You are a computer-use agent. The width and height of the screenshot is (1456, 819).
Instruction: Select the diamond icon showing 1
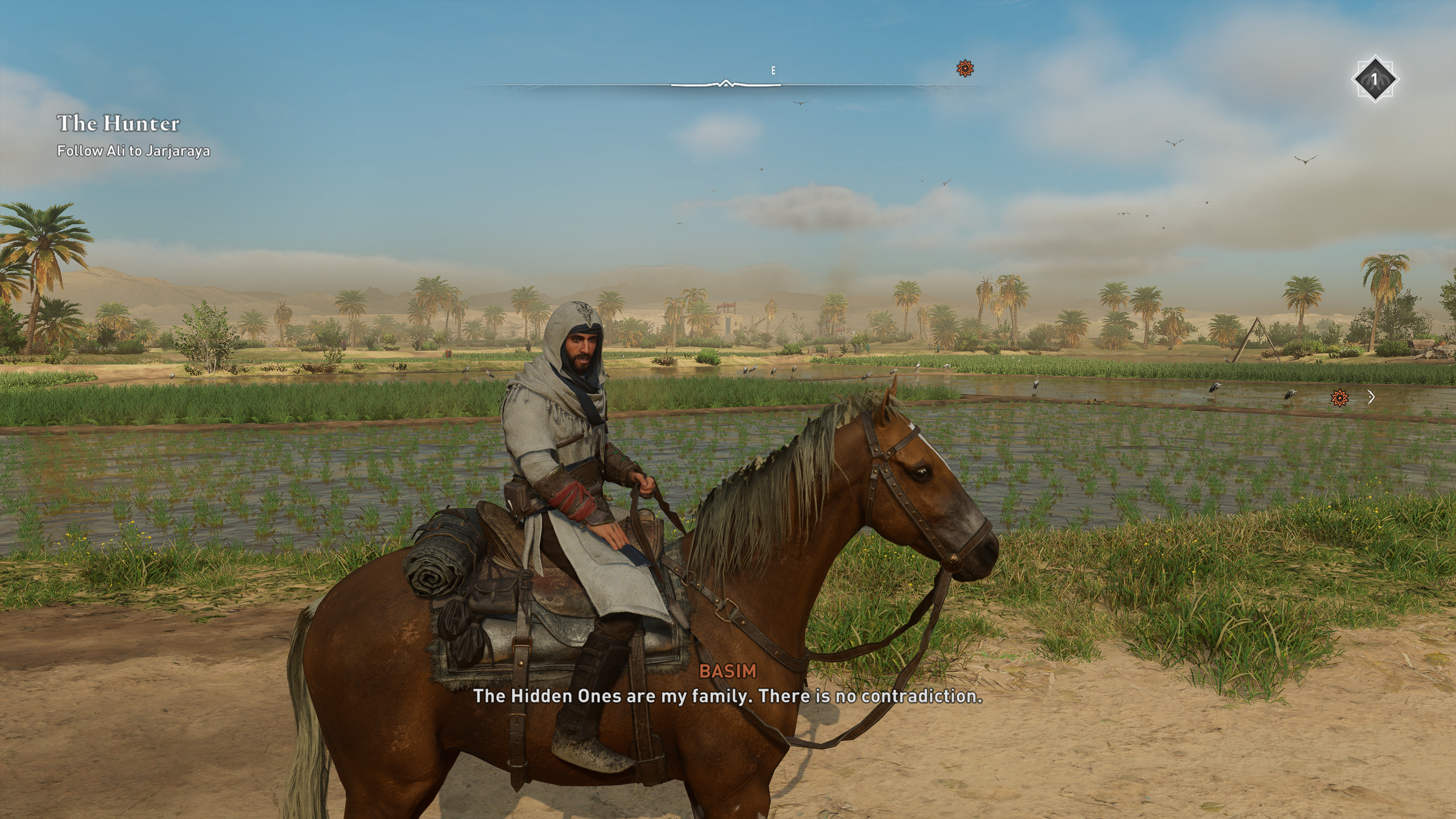pyautogui.click(x=1374, y=80)
